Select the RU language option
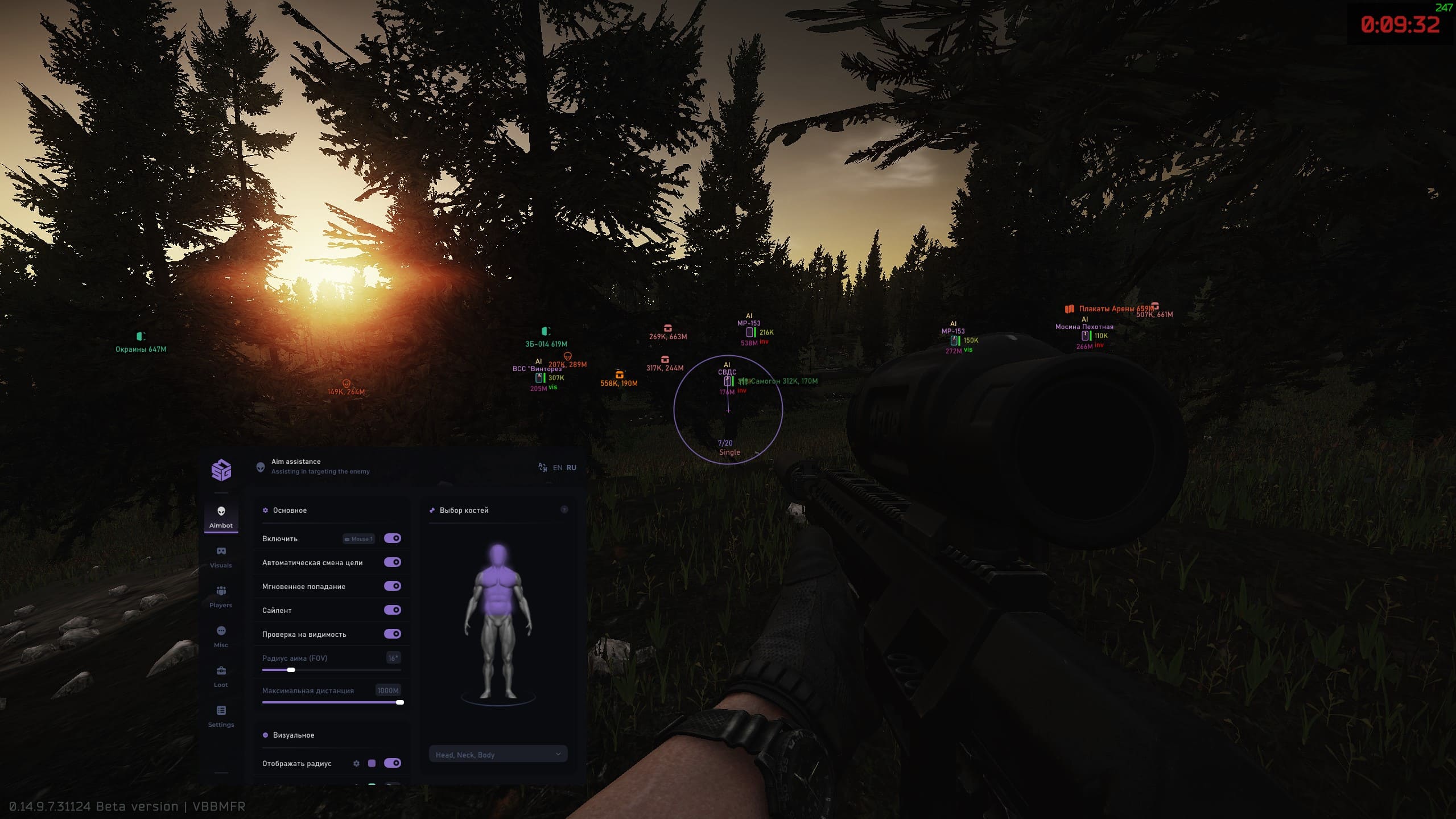The width and height of the screenshot is (1456, 819). (x=571, y=468)
